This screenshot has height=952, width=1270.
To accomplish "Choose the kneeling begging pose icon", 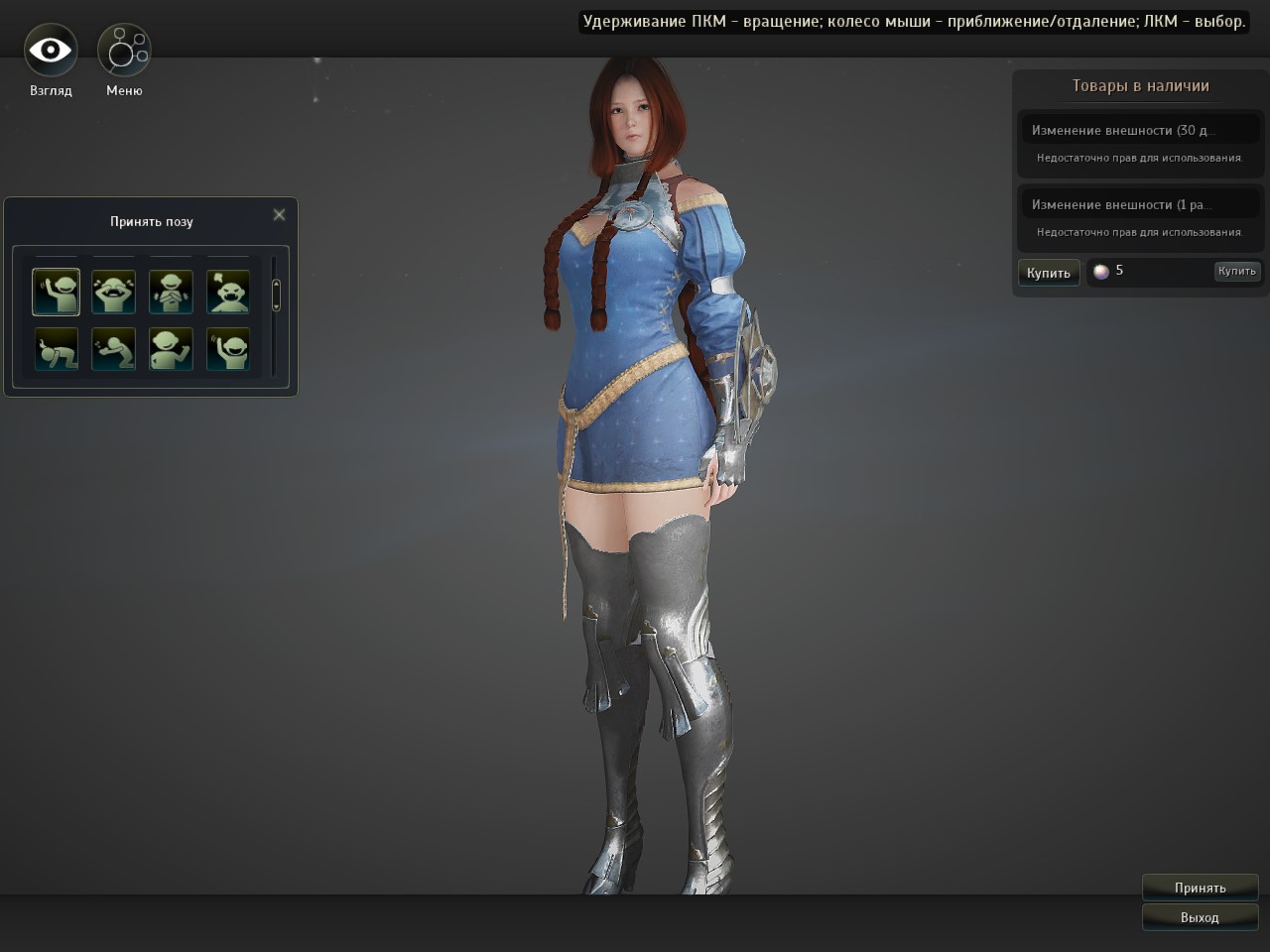I will pyautogui.click(x=113, y=349).
